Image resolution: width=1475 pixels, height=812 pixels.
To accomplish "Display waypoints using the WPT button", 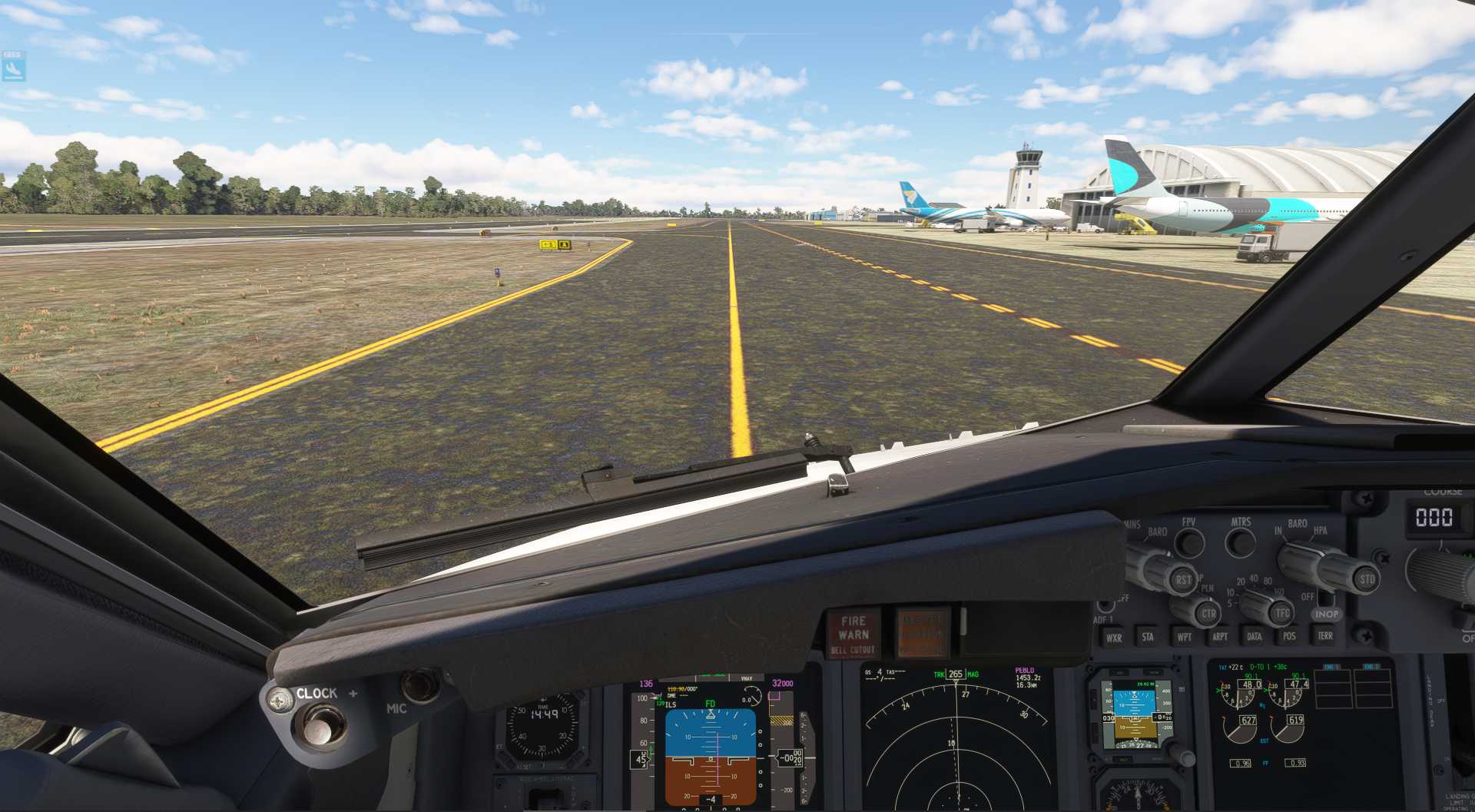I will coord(1185,637).
